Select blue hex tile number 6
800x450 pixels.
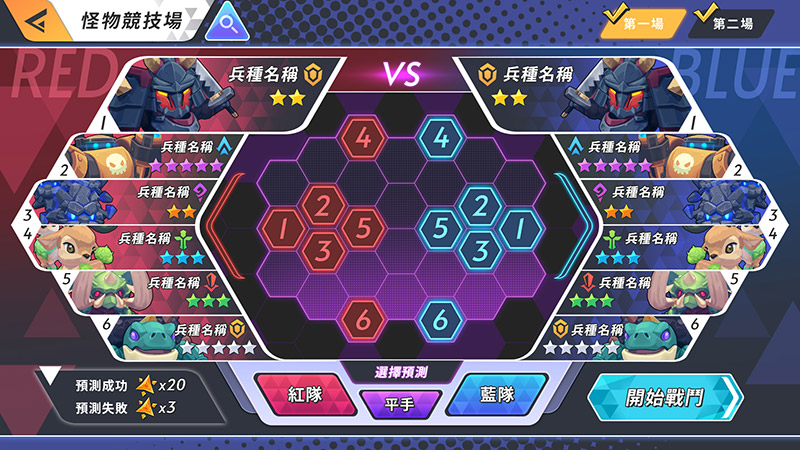pos(441,320)
